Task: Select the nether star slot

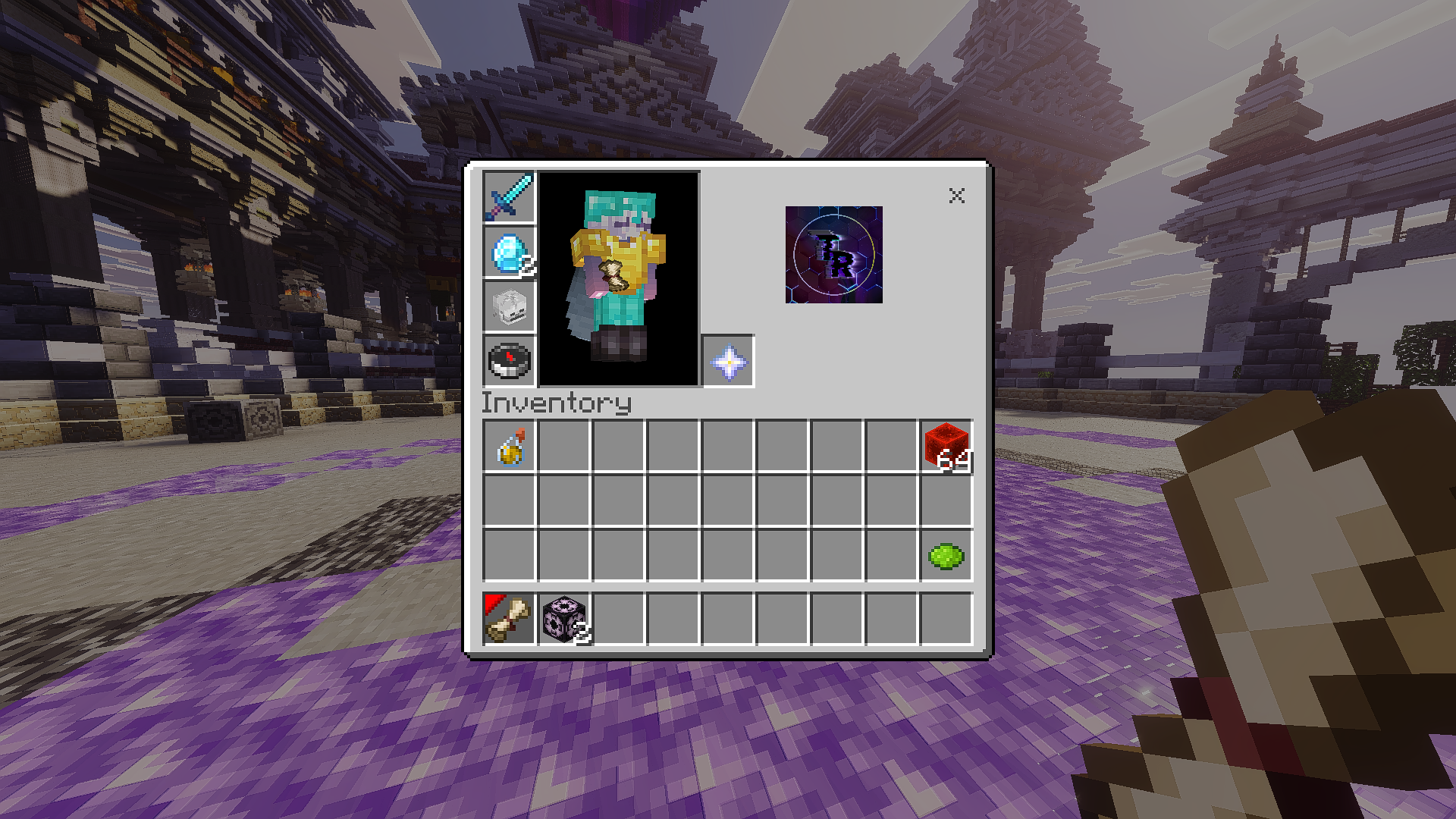Action: (x=728, y=362)
